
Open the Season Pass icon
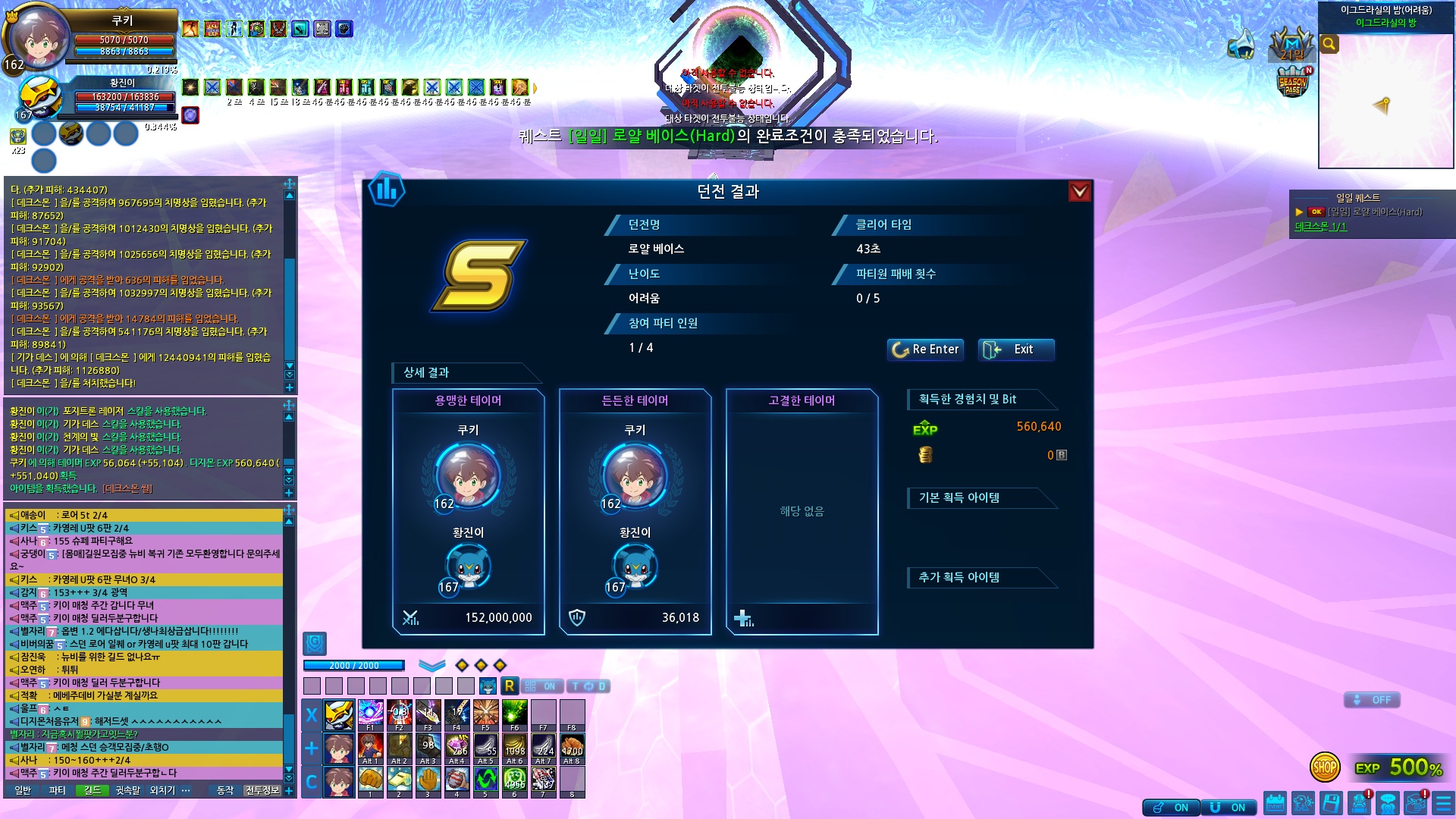pyautogui.click(x=1293, y=83)
